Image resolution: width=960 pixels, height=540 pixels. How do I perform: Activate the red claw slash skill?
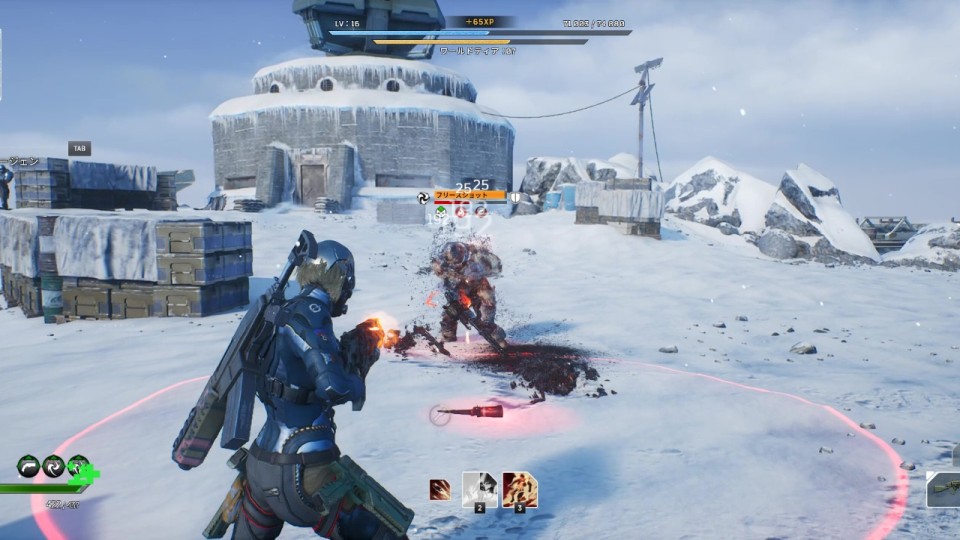440,489
